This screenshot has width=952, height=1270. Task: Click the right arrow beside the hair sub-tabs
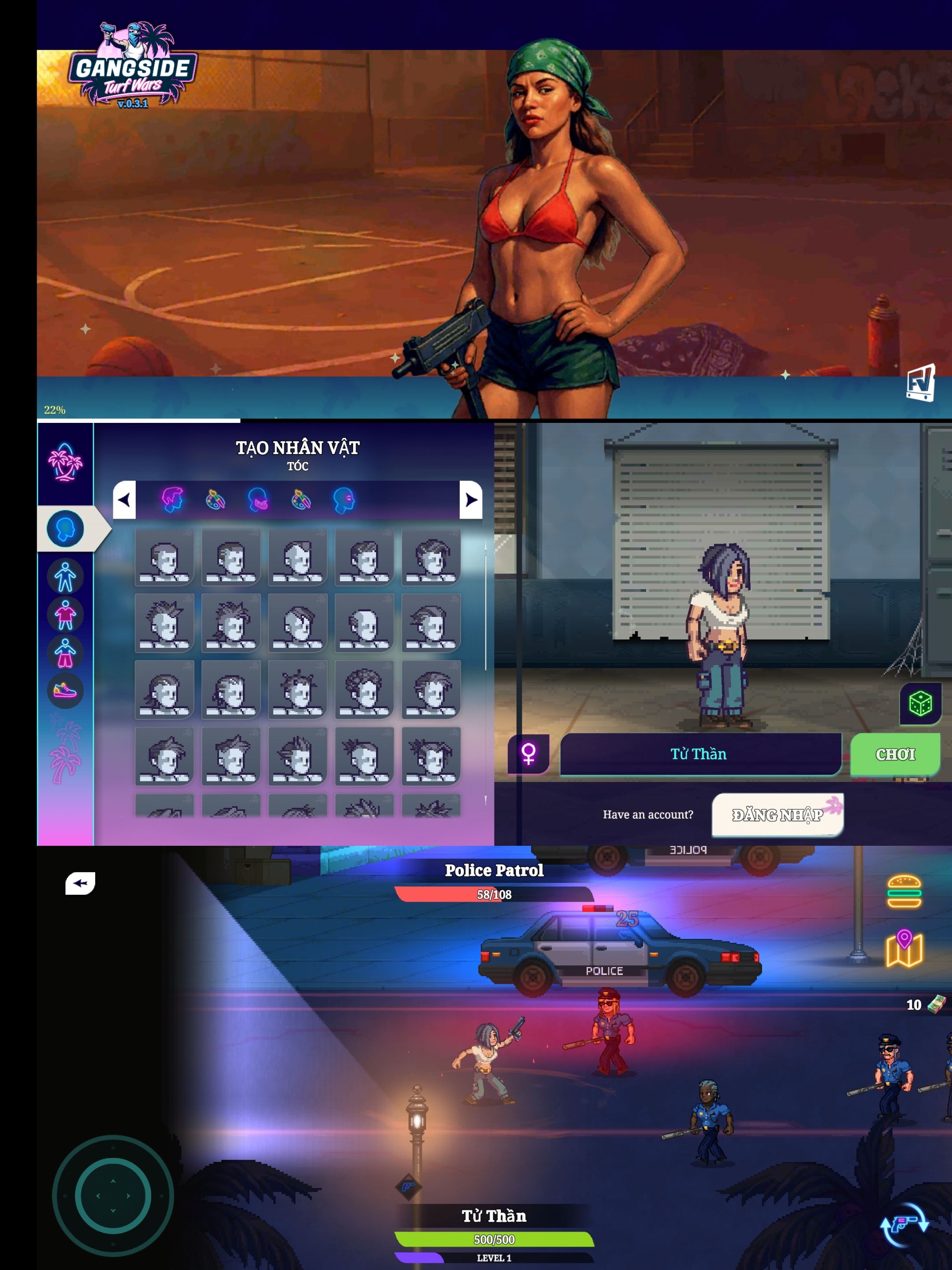(471, 500)
